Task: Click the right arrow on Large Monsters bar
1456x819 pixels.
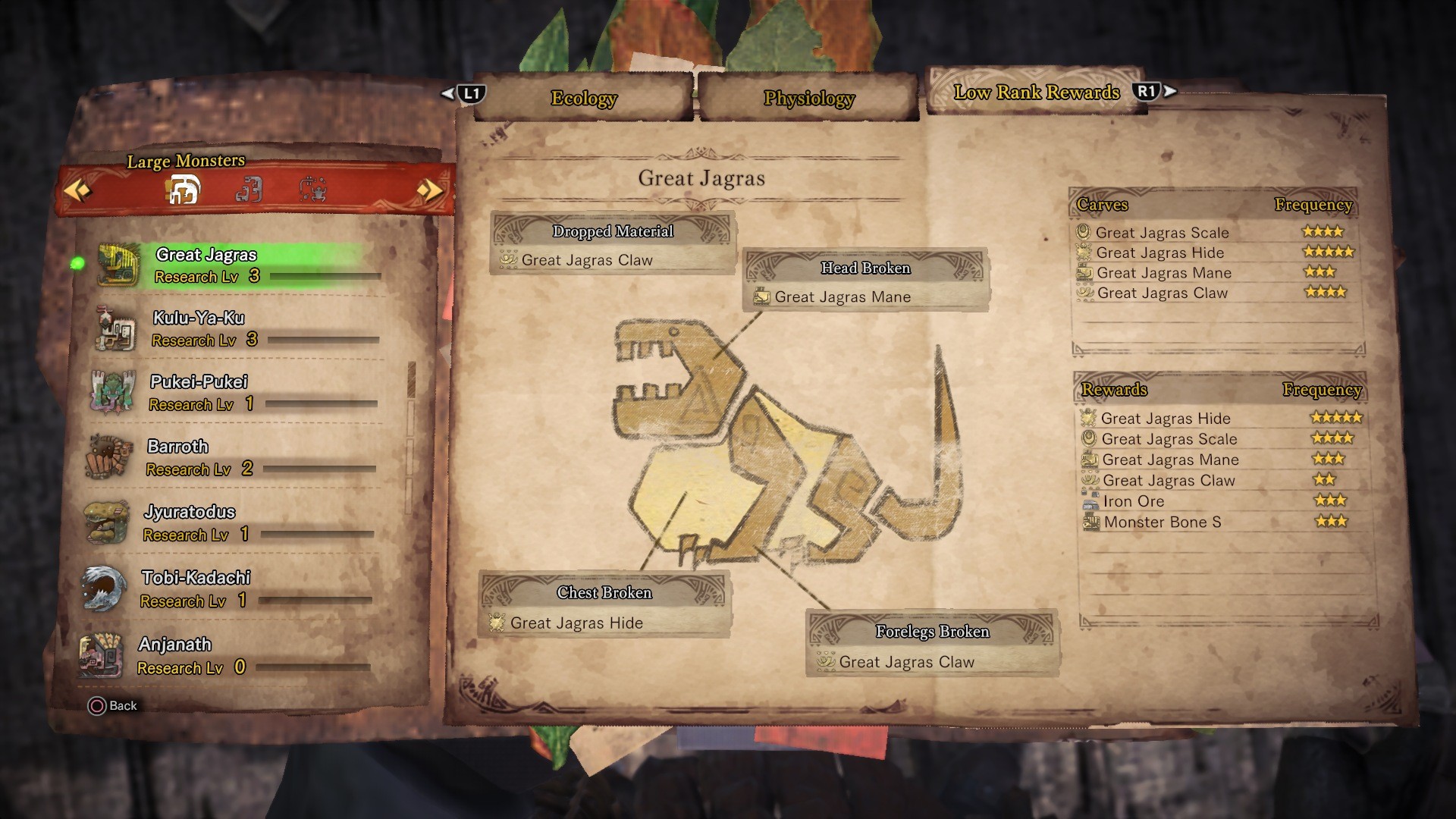Action: [x=430, y=191]
